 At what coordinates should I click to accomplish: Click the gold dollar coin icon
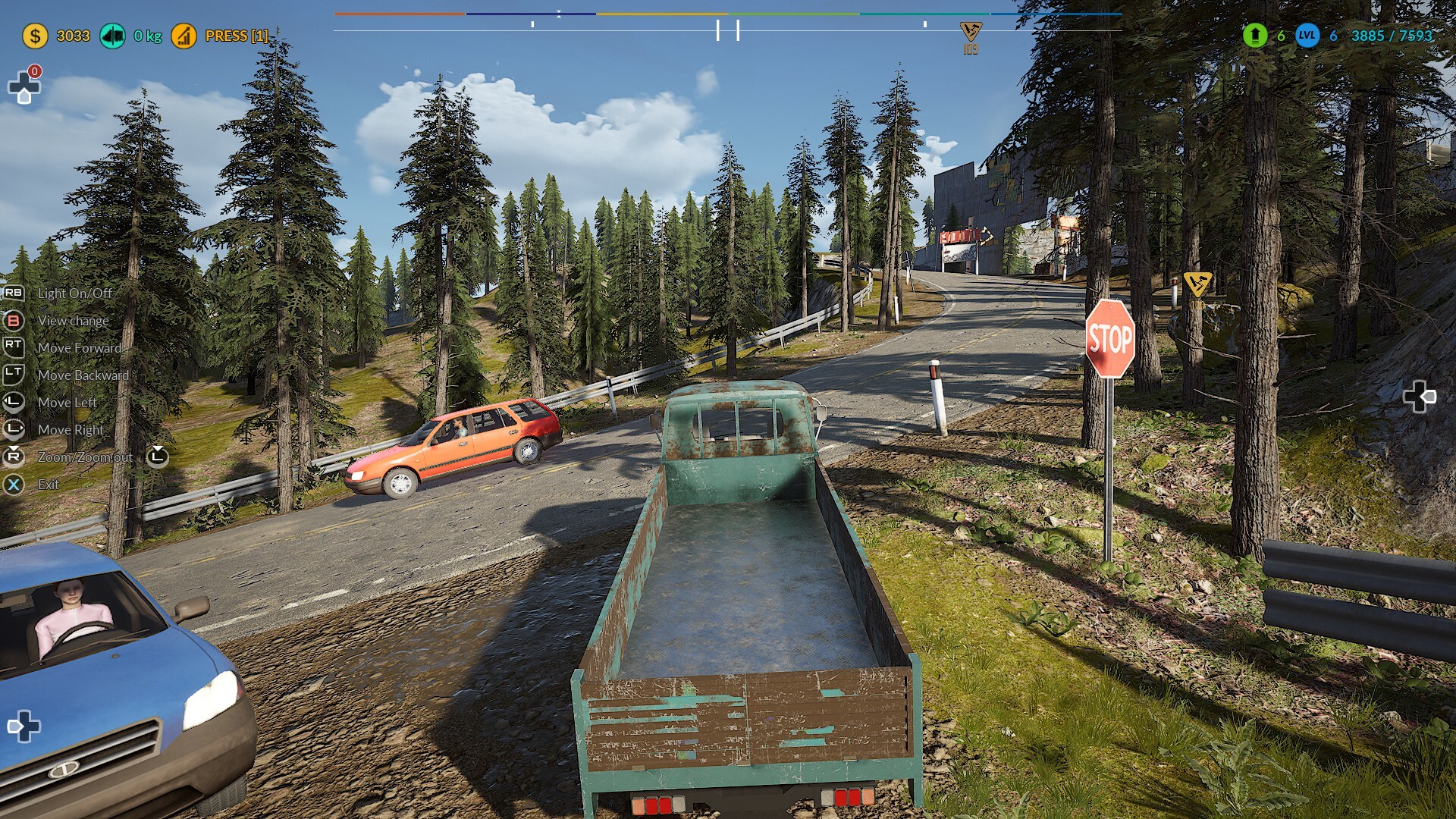(x=35, y=36)
